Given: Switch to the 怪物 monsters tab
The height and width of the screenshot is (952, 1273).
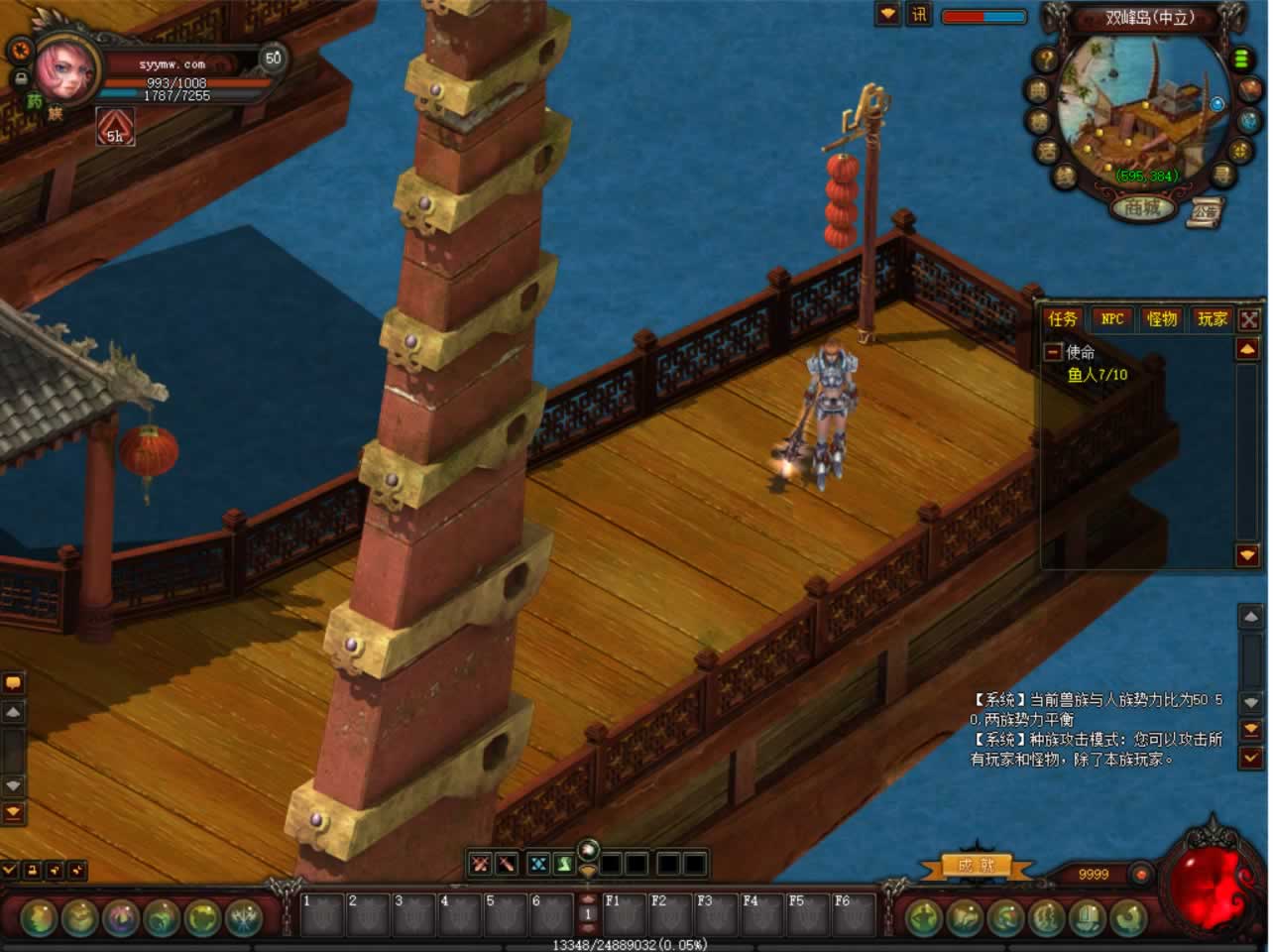Looking at the screenshot, I should [x=1162, y=319].
